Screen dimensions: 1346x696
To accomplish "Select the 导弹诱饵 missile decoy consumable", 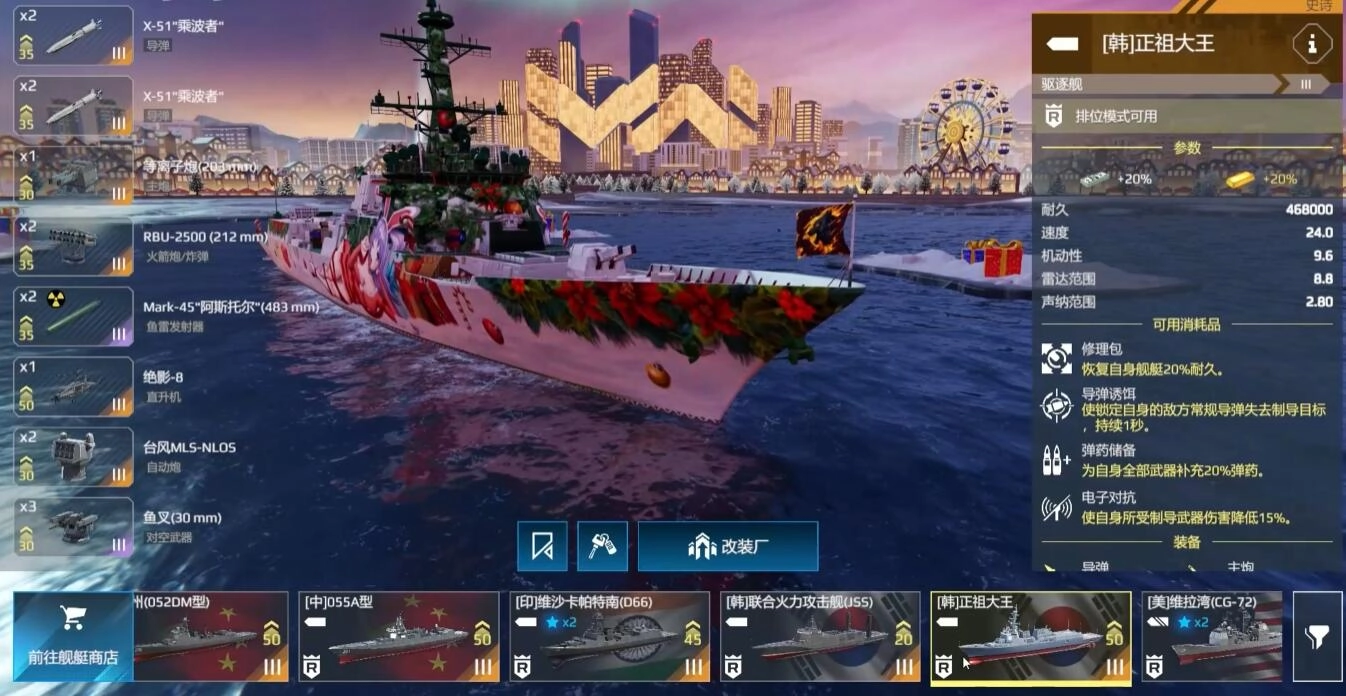I will (1057, 407).
